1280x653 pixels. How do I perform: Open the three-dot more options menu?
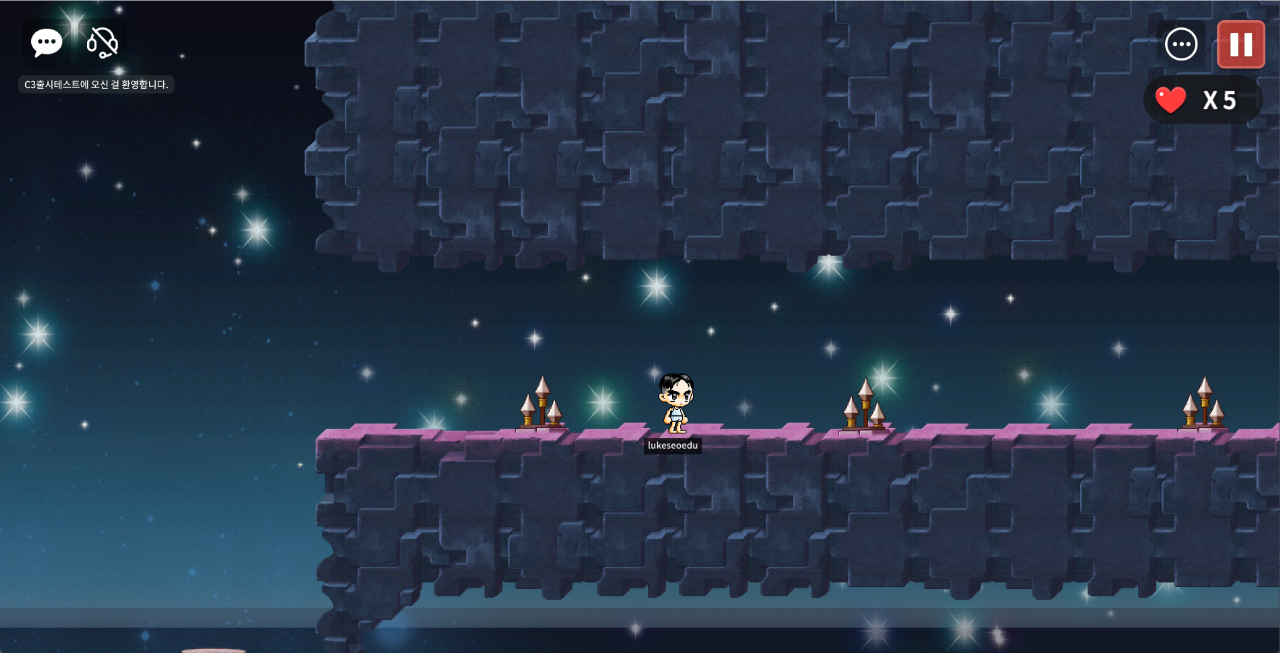1181,44
